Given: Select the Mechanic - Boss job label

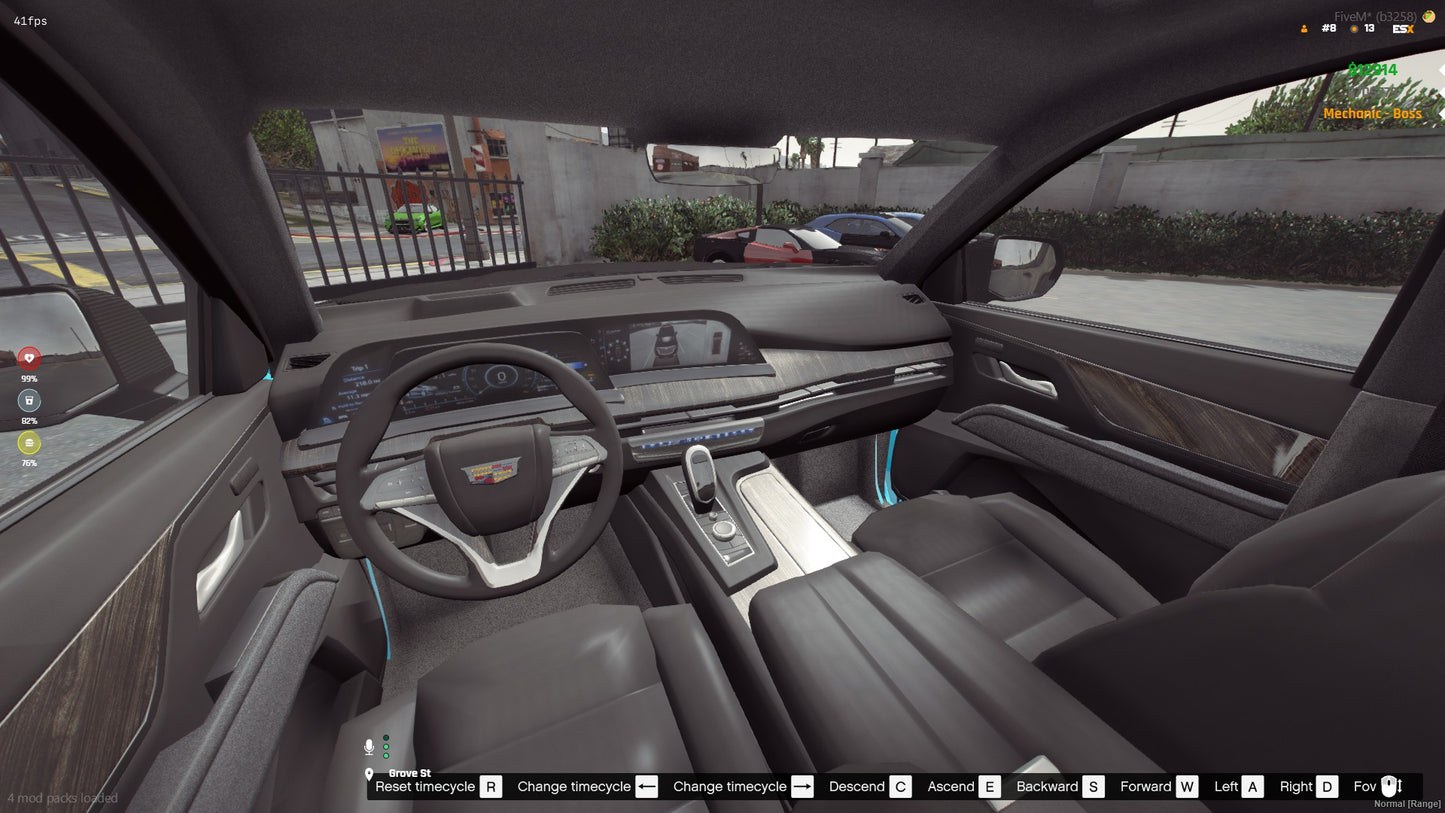Looking at the screenshot, I should 1374,113.
